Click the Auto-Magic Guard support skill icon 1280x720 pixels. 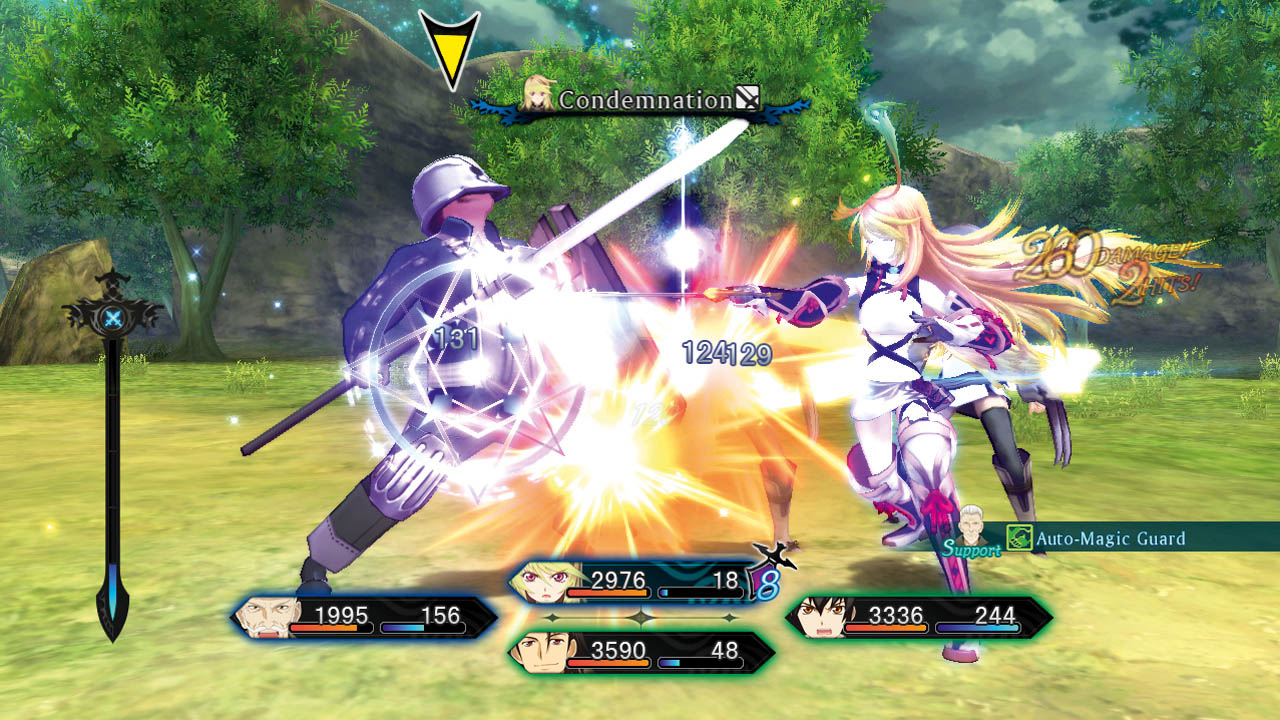point(1018,539)
